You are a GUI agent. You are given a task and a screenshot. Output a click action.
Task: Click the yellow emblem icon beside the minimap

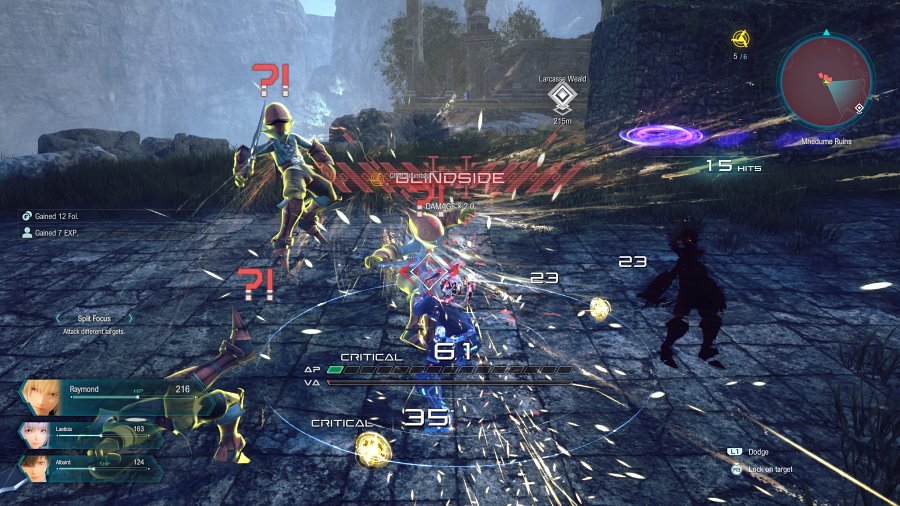tap(740, 39)
